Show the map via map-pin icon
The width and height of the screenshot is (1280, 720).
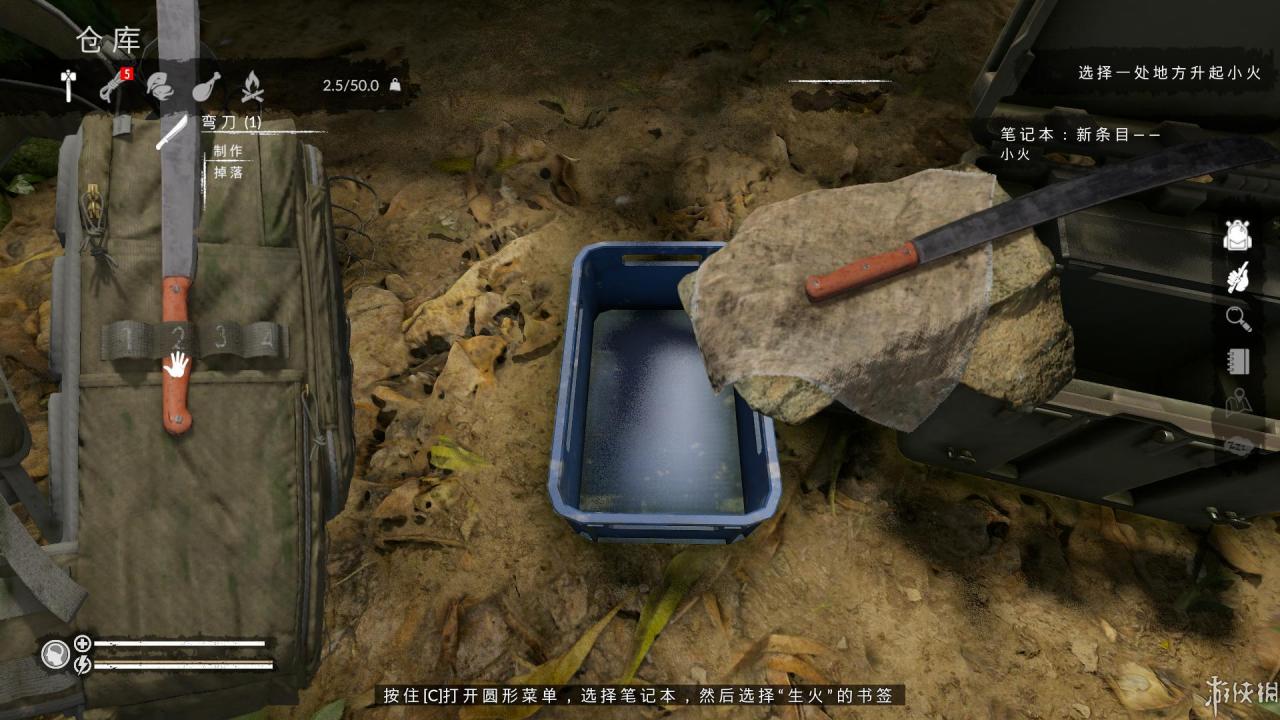pyautogui.click(x=1238, y=403)
